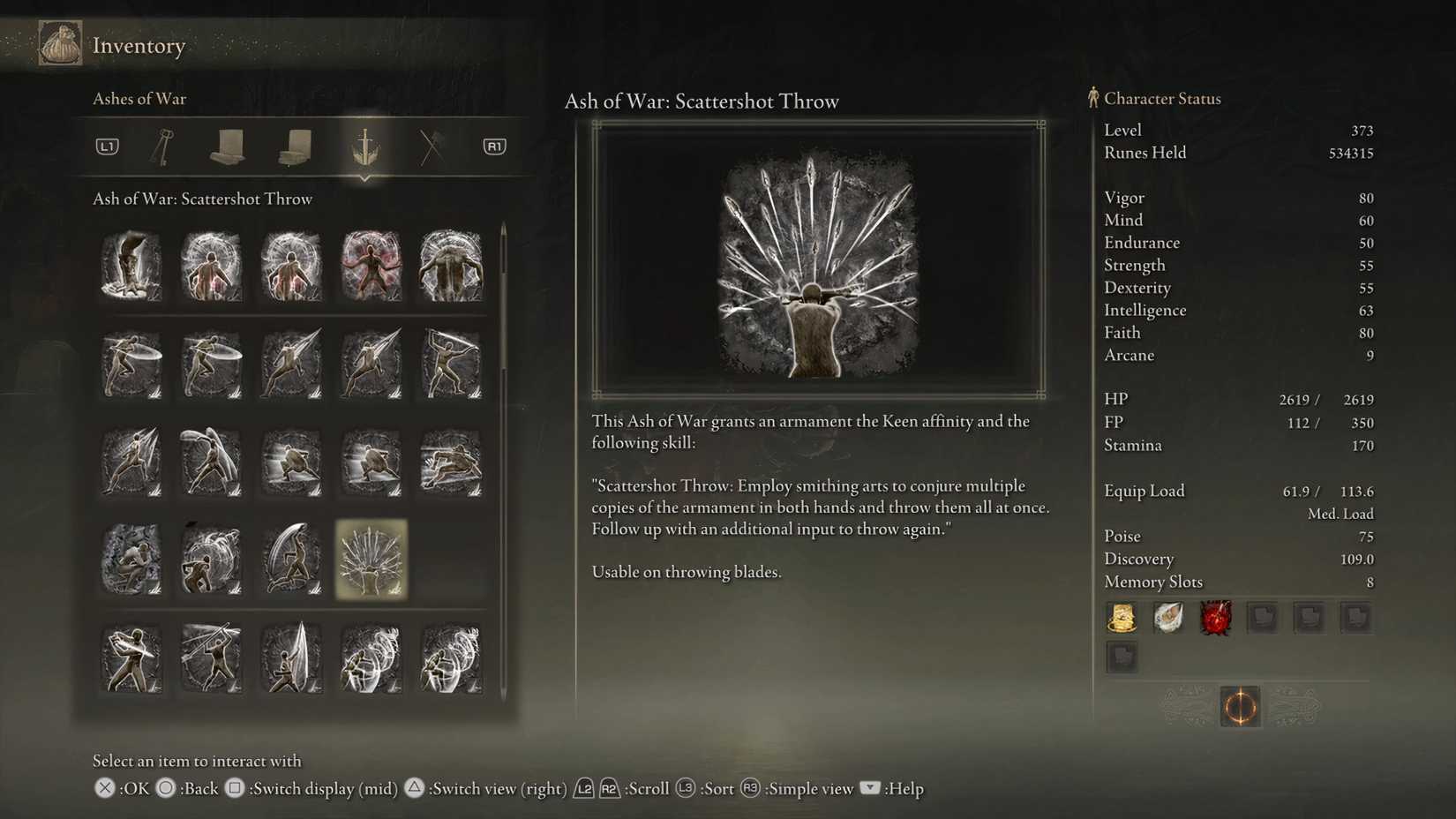This screenshot has width=1456, height=819.
Task: Select the highlighted Scattershot Throw thumbnail
Action: (371, 560)
